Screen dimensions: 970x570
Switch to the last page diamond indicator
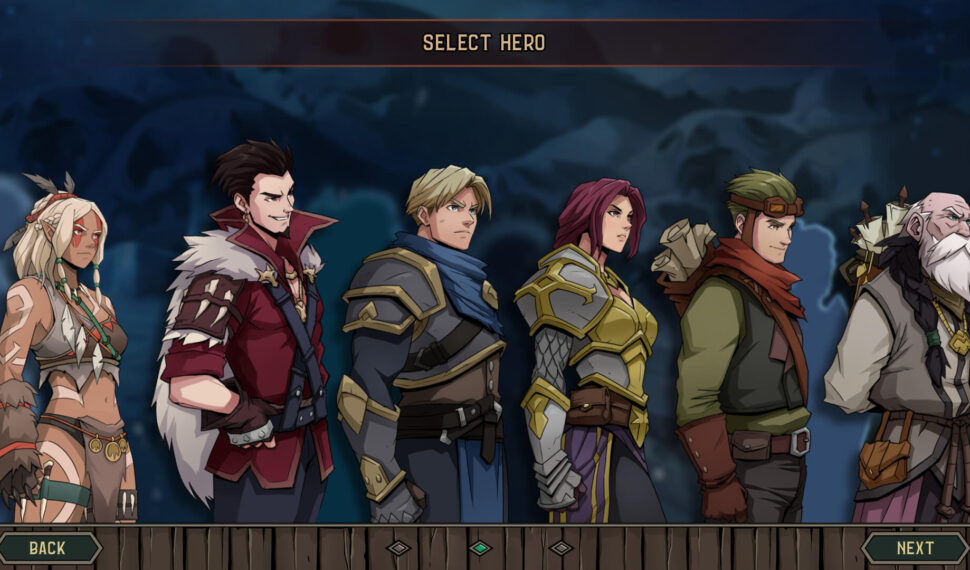(x=561, y=548)
